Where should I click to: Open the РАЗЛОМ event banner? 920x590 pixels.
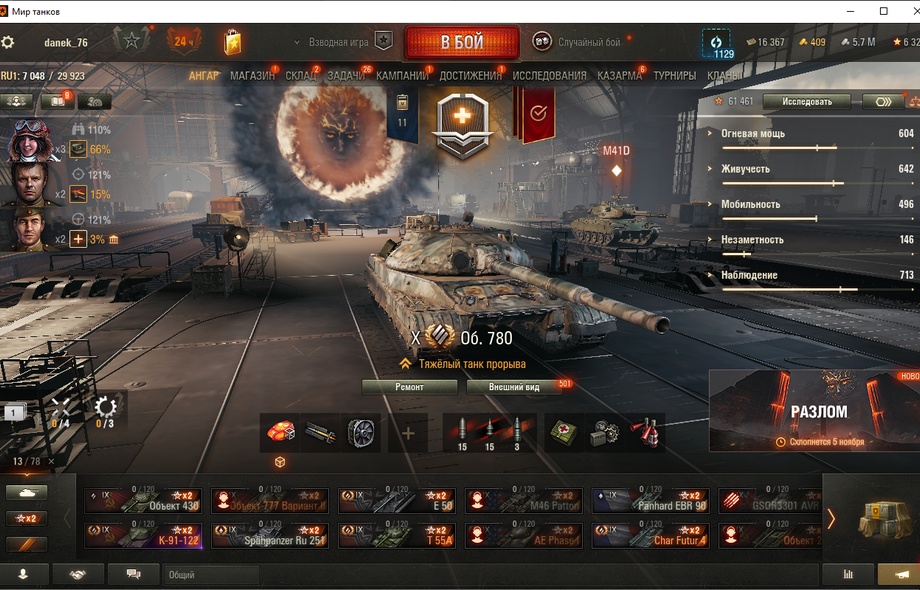[x=814, y=411]
